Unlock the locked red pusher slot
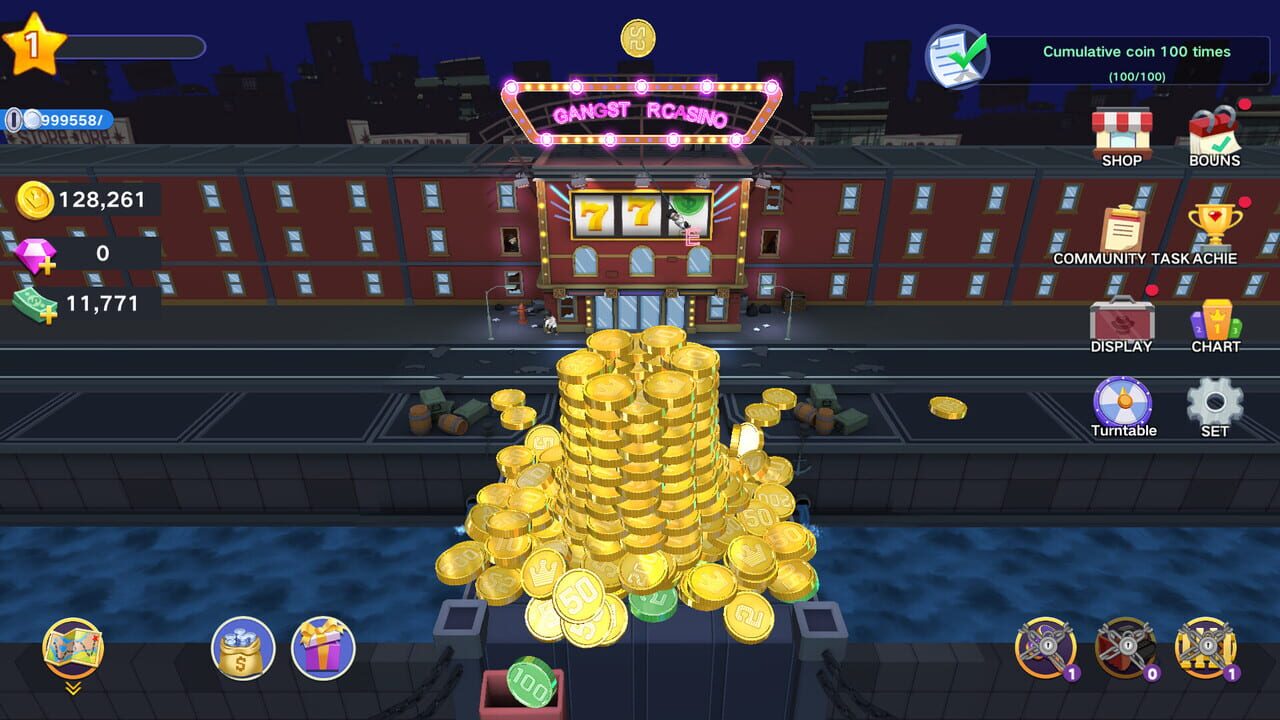Image resolution: width=1280 pixels, height=720 pixels. (x=1127, y=646)
